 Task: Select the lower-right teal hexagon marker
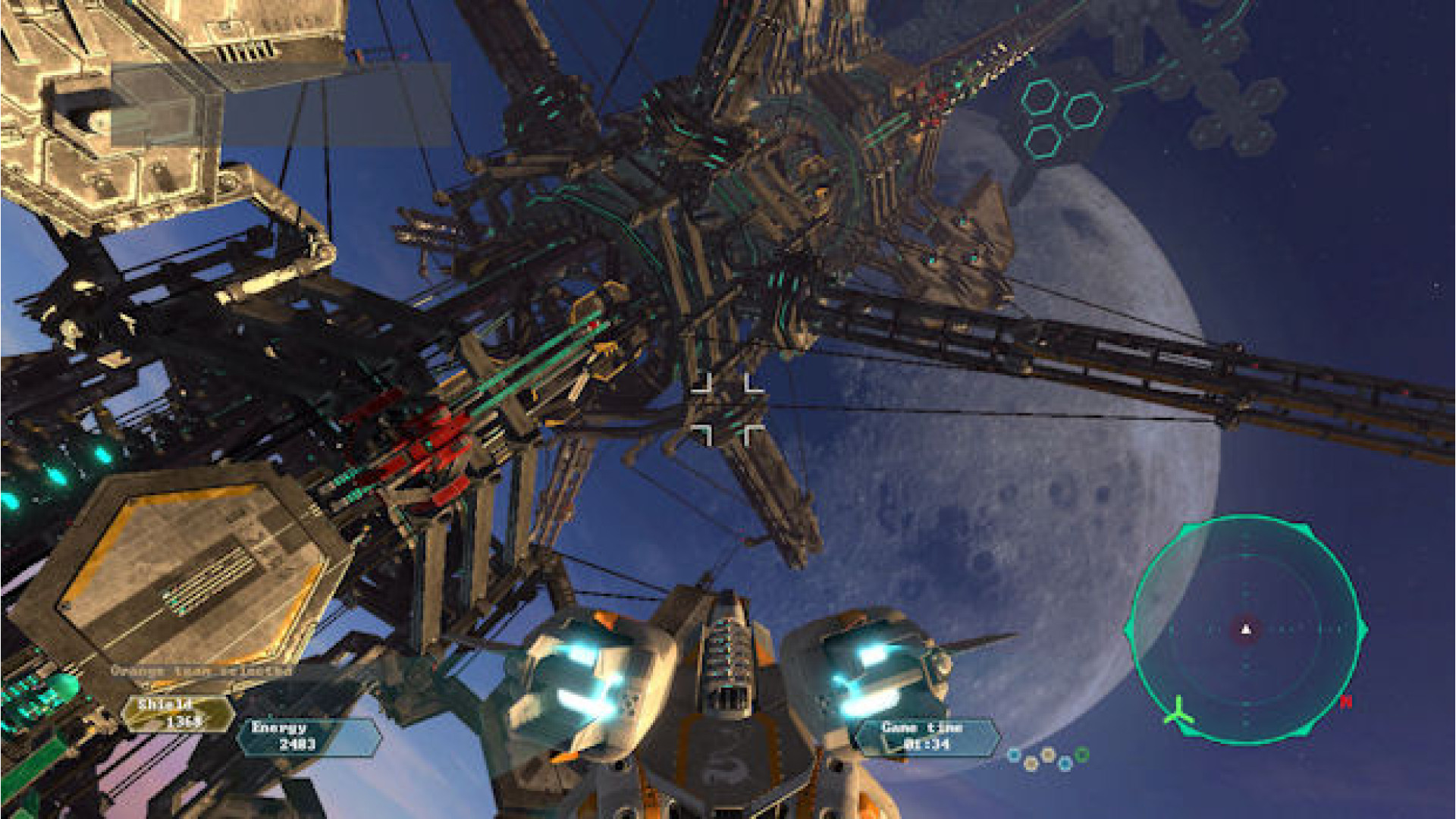pos(1084,111)
